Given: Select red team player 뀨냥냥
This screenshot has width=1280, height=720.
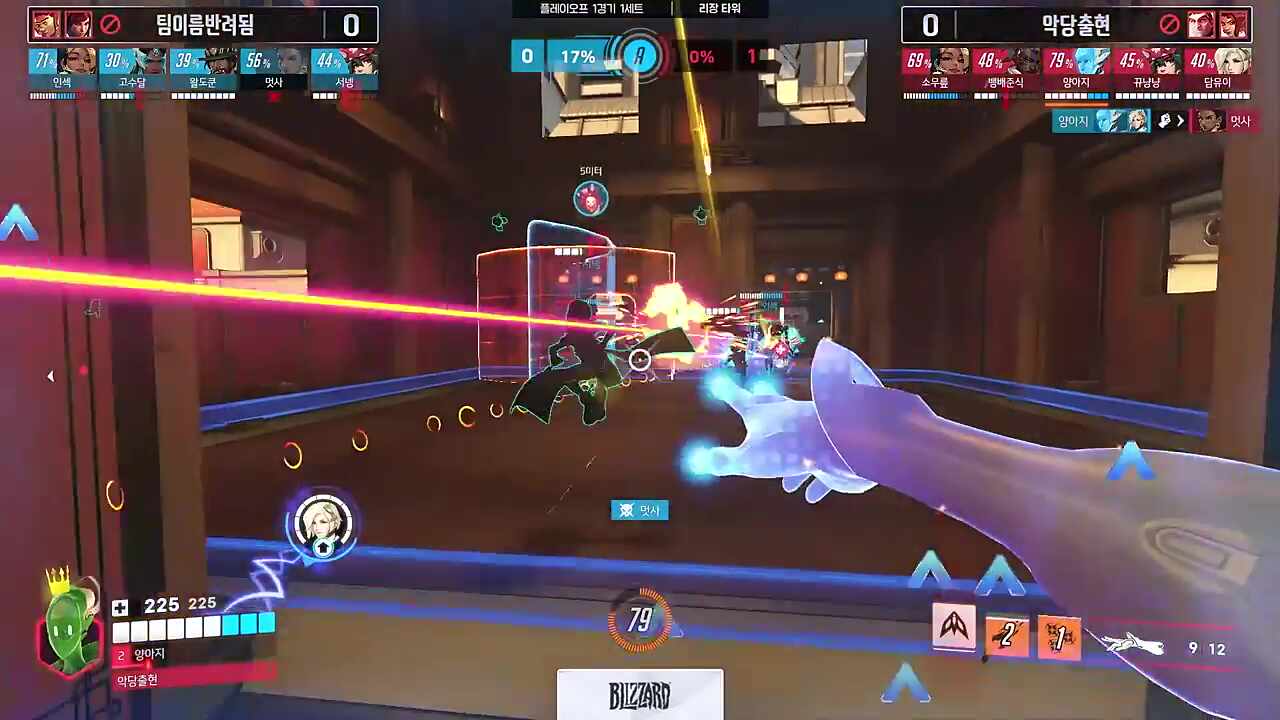Looking at the screenshot, I should (1147, 70).
